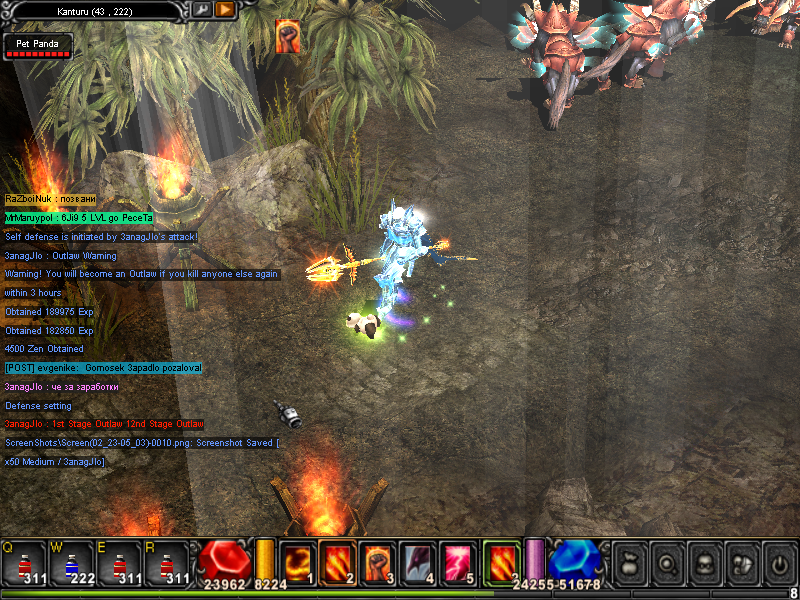Use the Q slot red potion

tap(24, 562)
